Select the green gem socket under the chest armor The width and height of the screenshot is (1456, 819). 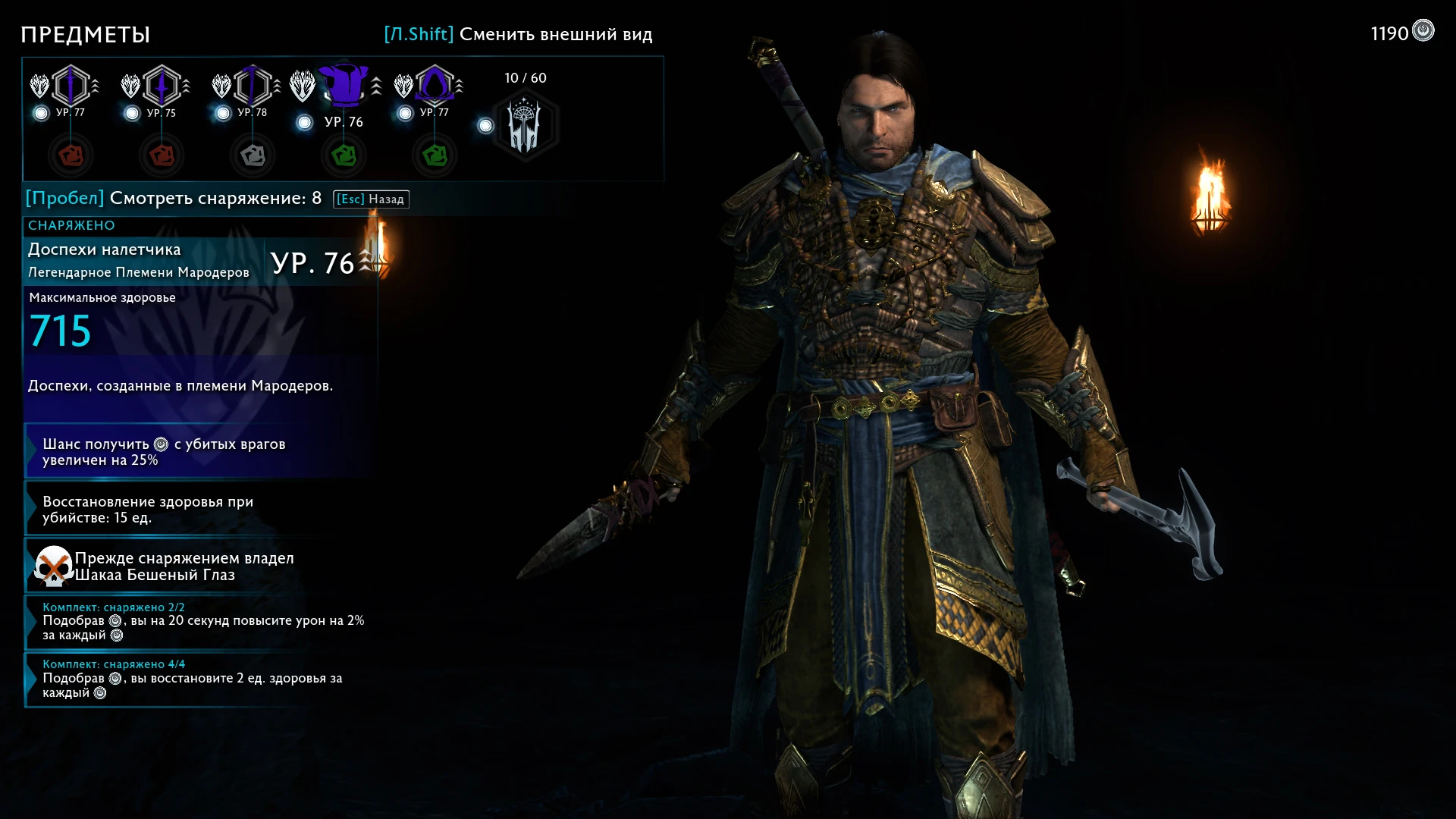click(343, 155)
